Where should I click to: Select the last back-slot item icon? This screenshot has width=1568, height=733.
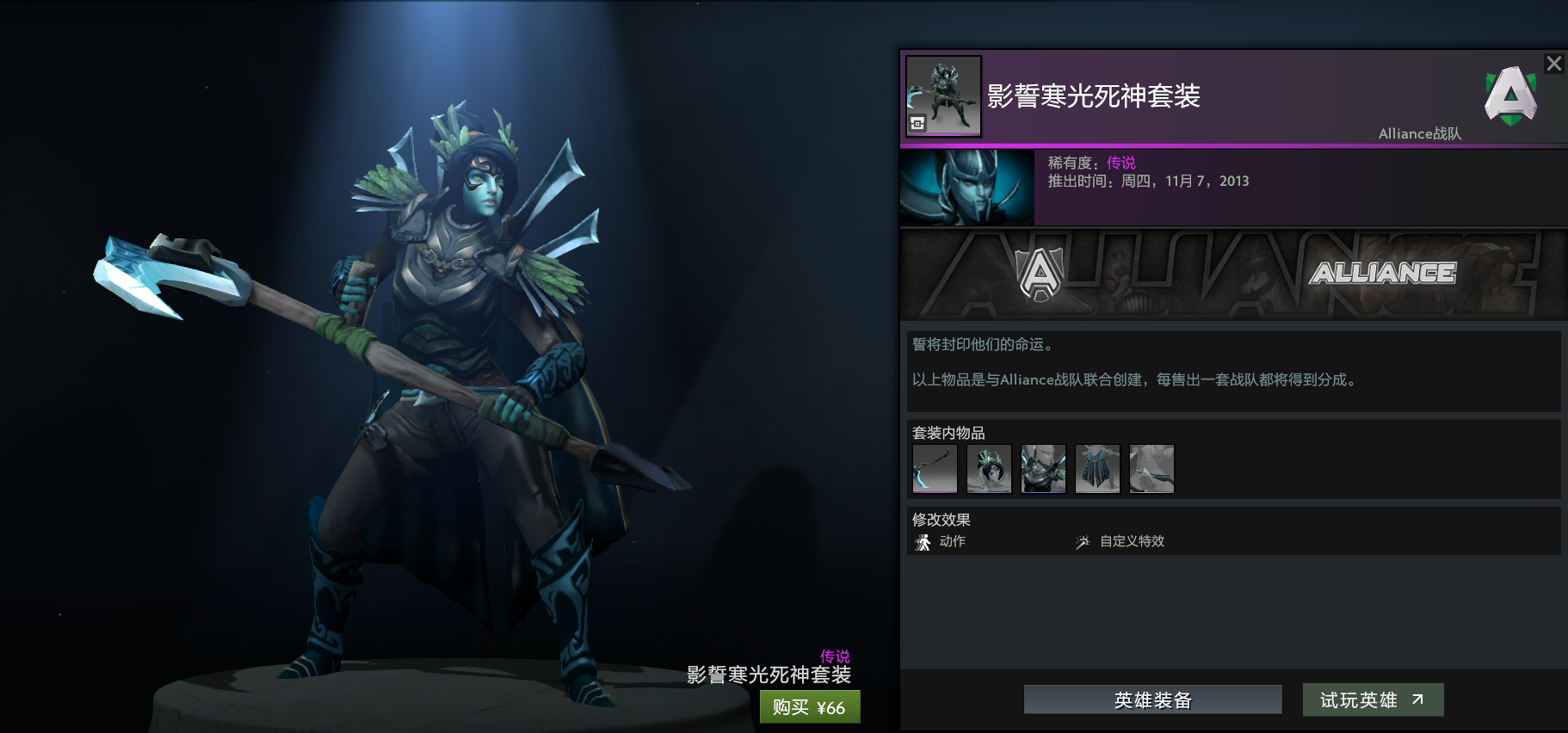click(1151, 468)
